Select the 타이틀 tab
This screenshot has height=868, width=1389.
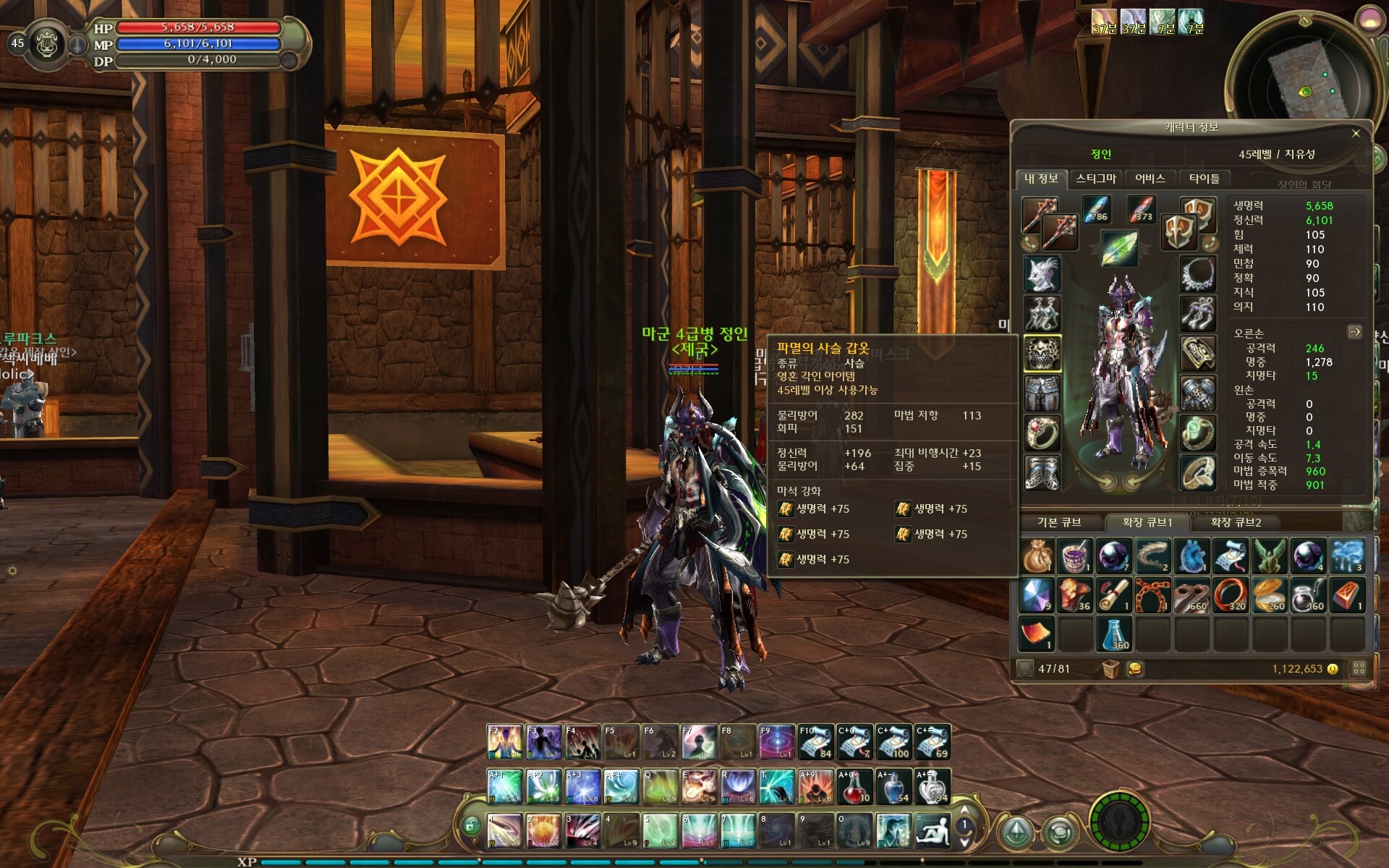tap(1204, 179)
